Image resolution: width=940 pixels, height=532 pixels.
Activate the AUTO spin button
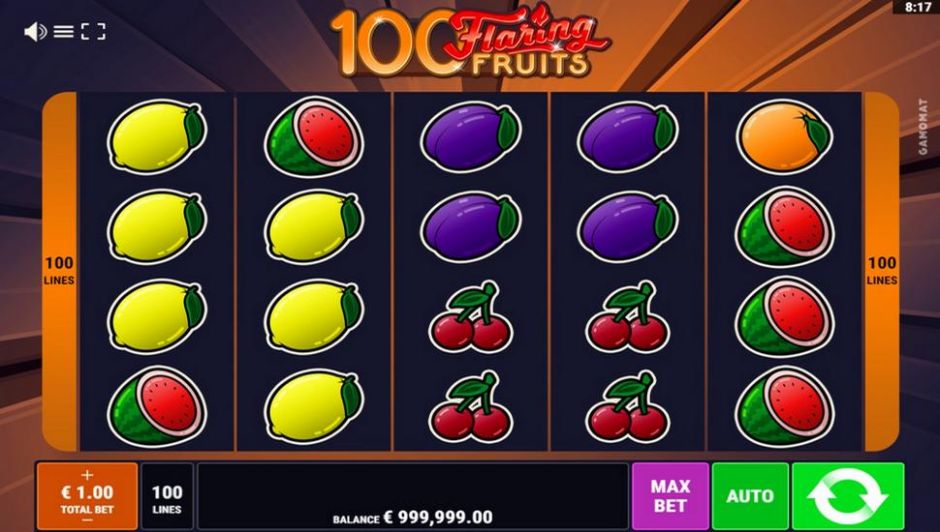[749, 496]
